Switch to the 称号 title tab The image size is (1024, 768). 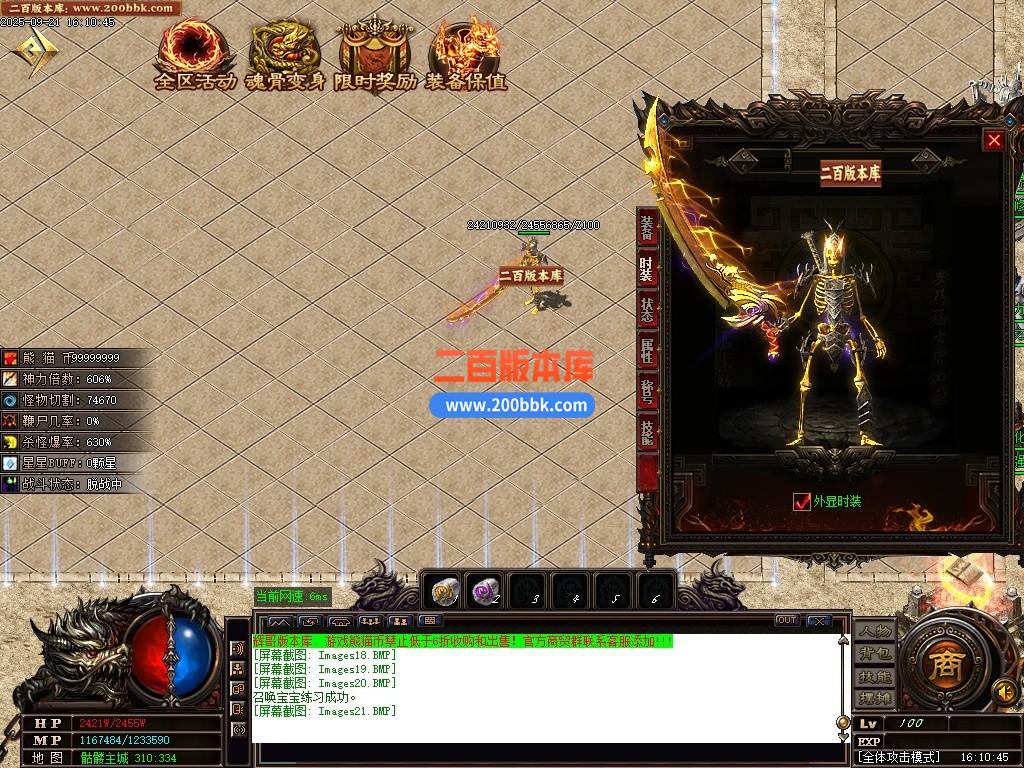click(x=647, y=392)
